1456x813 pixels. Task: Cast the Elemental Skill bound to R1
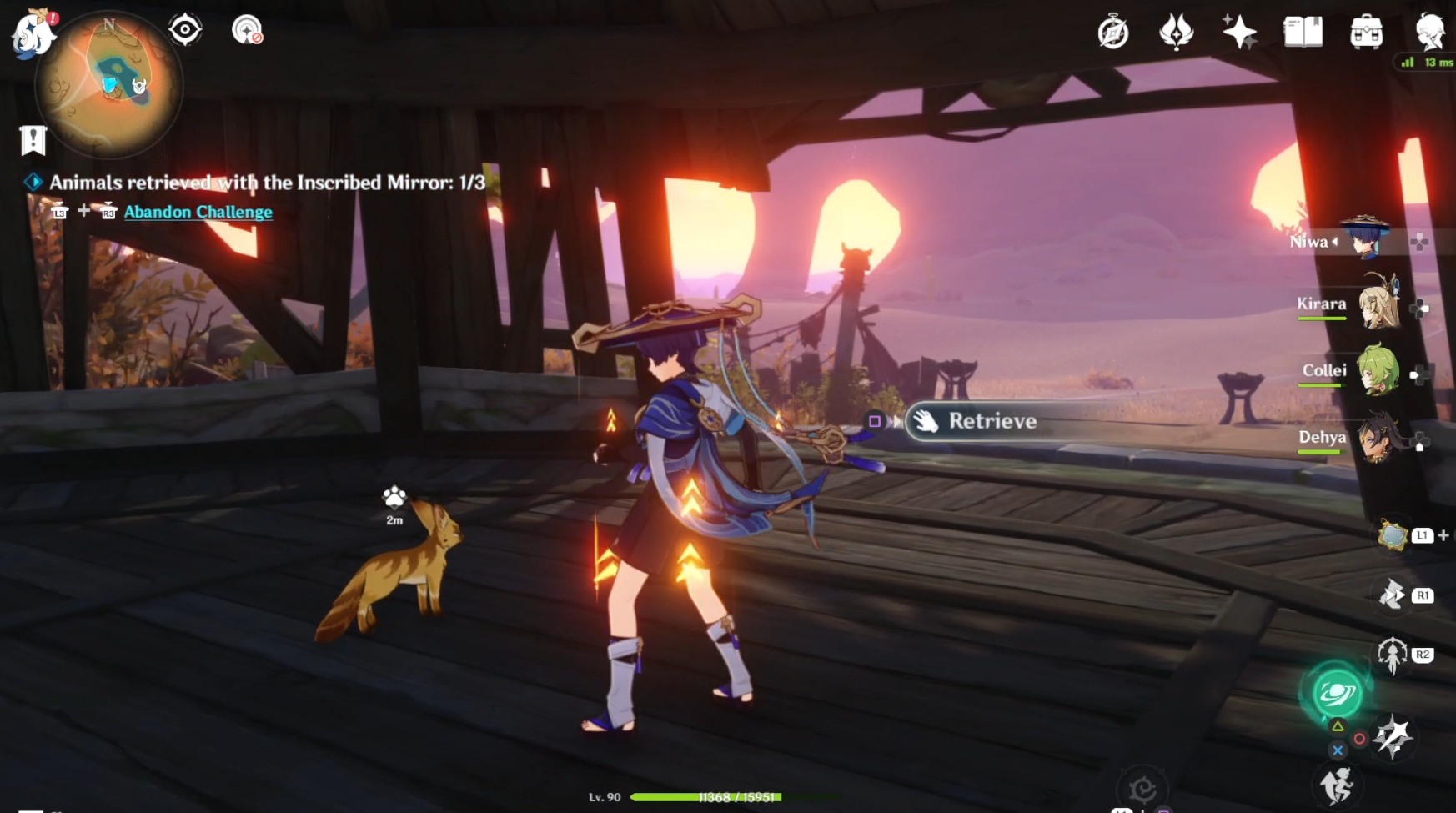point(1391,596)
